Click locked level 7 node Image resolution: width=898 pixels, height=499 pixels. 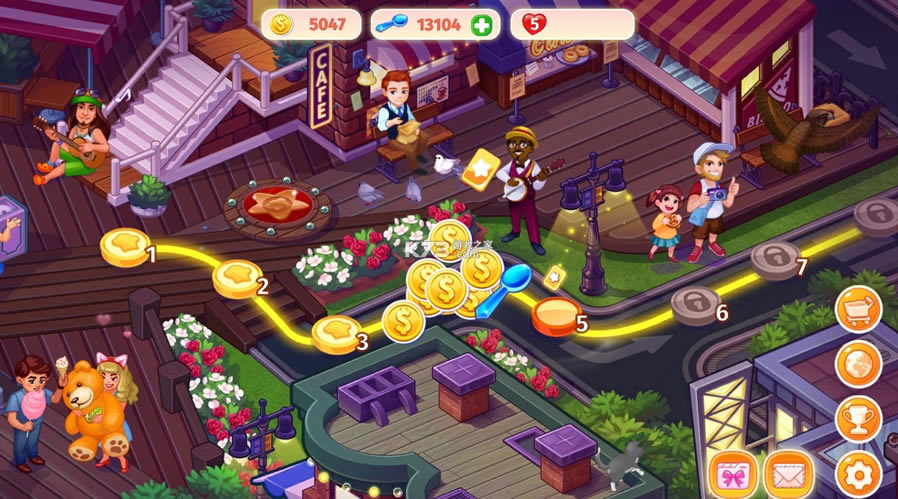(775, 258)
